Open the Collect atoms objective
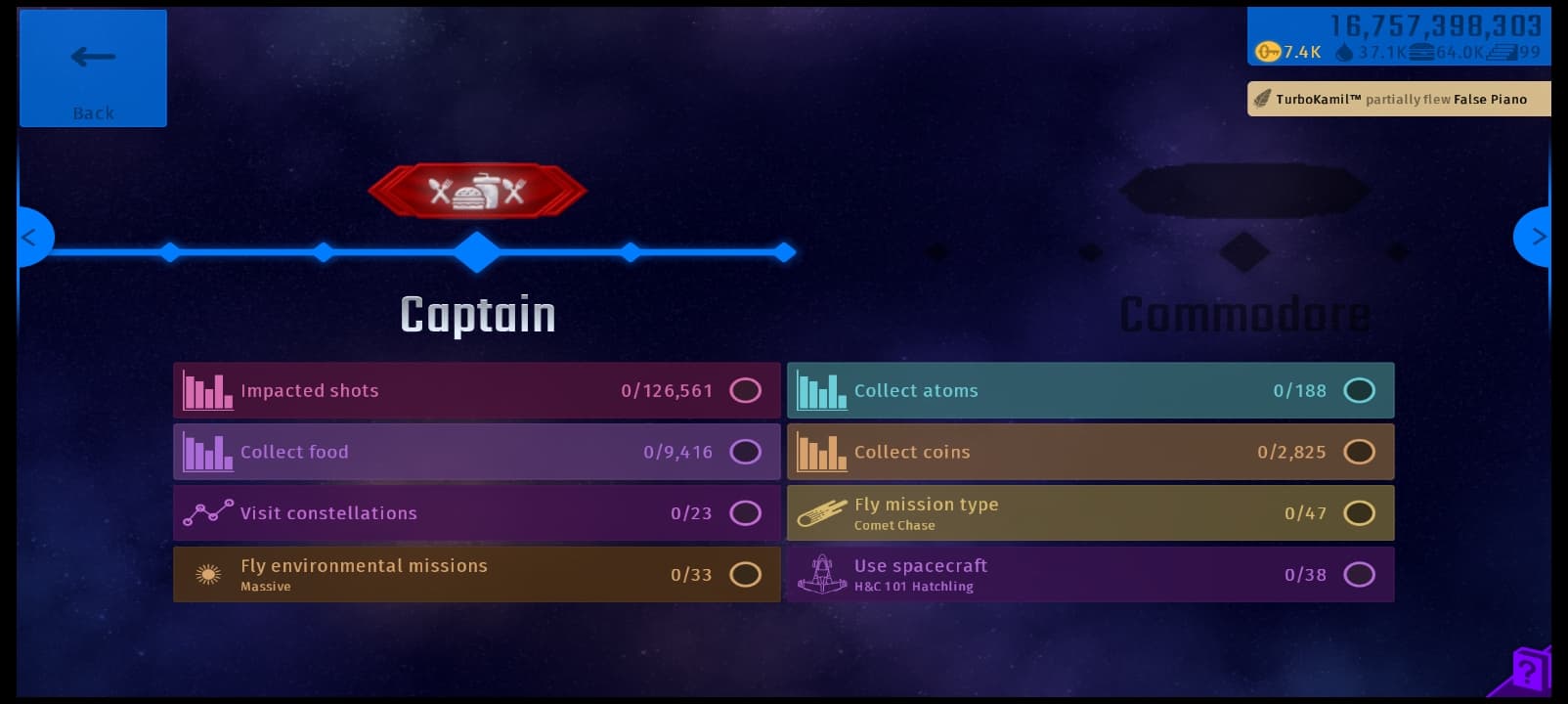The image size is (1568, 704). 1090,390
